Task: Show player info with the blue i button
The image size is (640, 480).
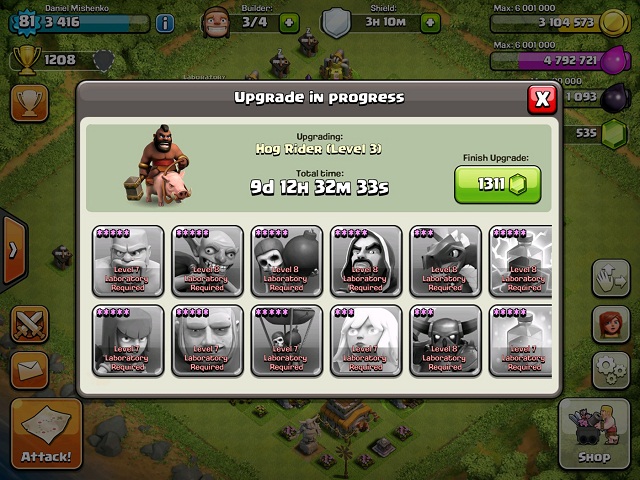Action: tap(164, 22)
